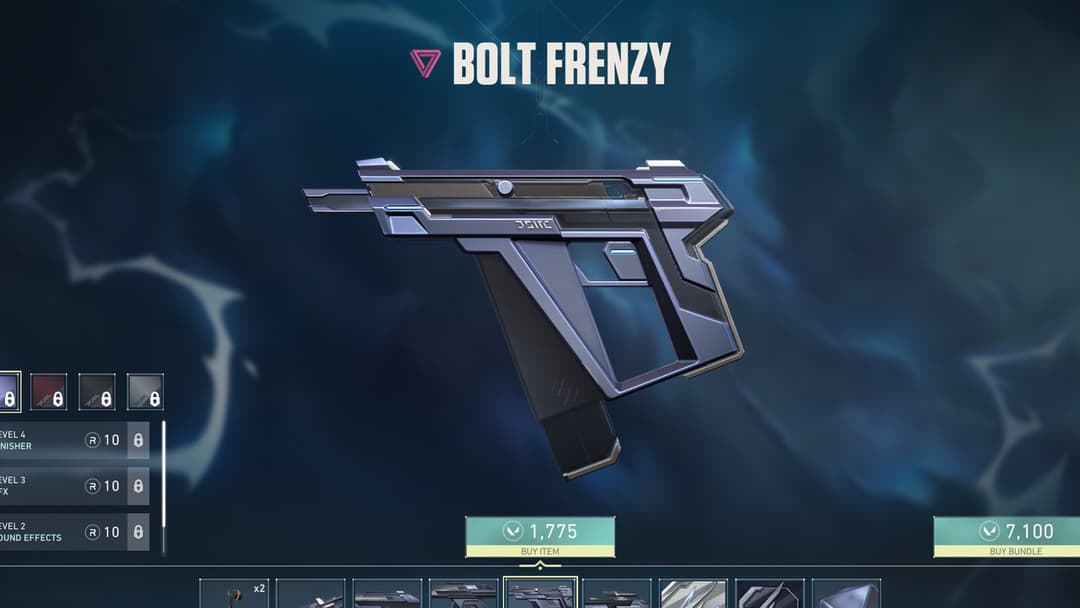Buy the Bolt Frenzy for 1,775
This screenshot has width=1080, height=608.
click(x=540, y=536)
